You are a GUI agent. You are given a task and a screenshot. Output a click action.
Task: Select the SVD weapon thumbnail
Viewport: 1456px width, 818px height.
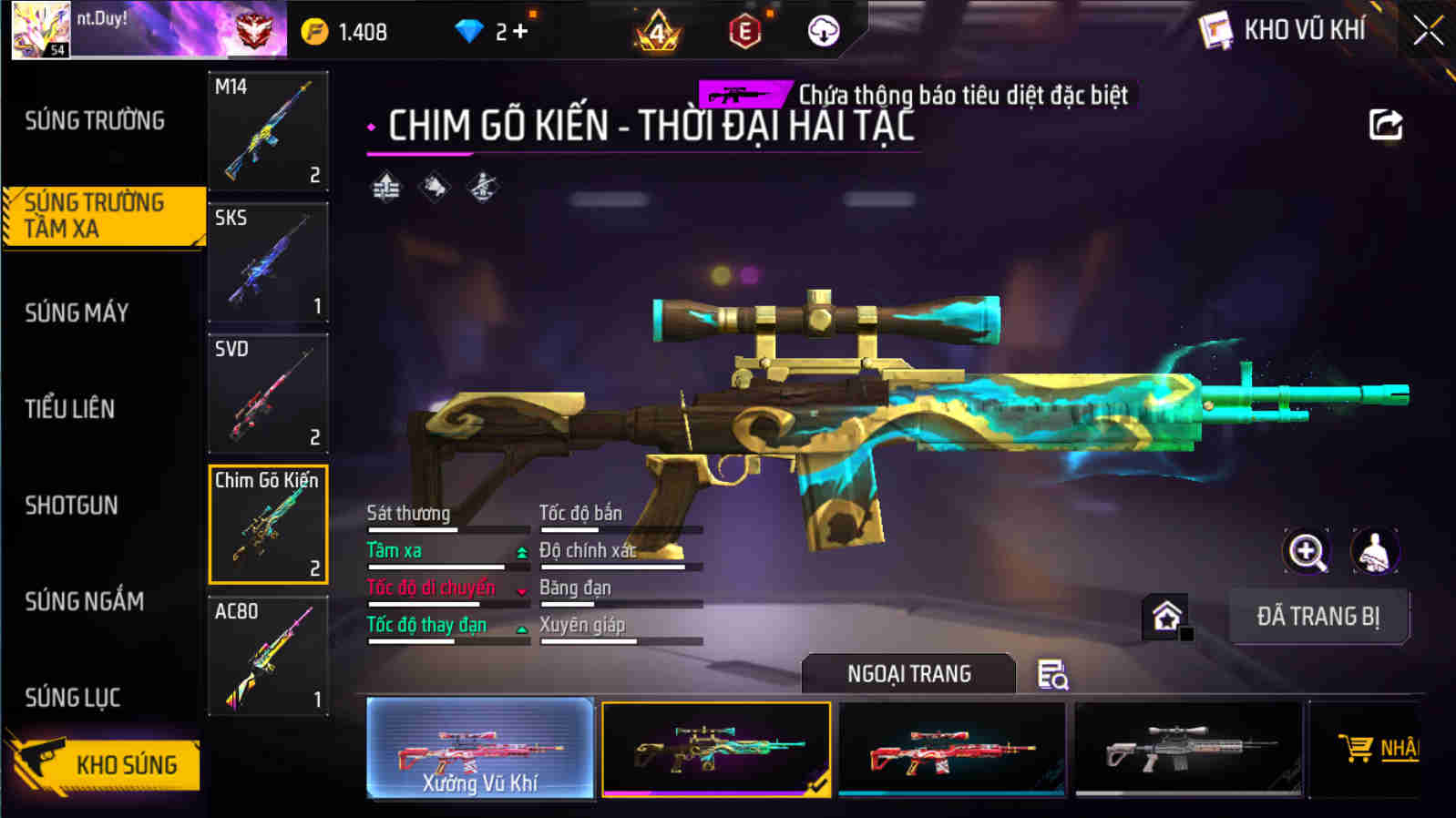click(x=268, y=394)
